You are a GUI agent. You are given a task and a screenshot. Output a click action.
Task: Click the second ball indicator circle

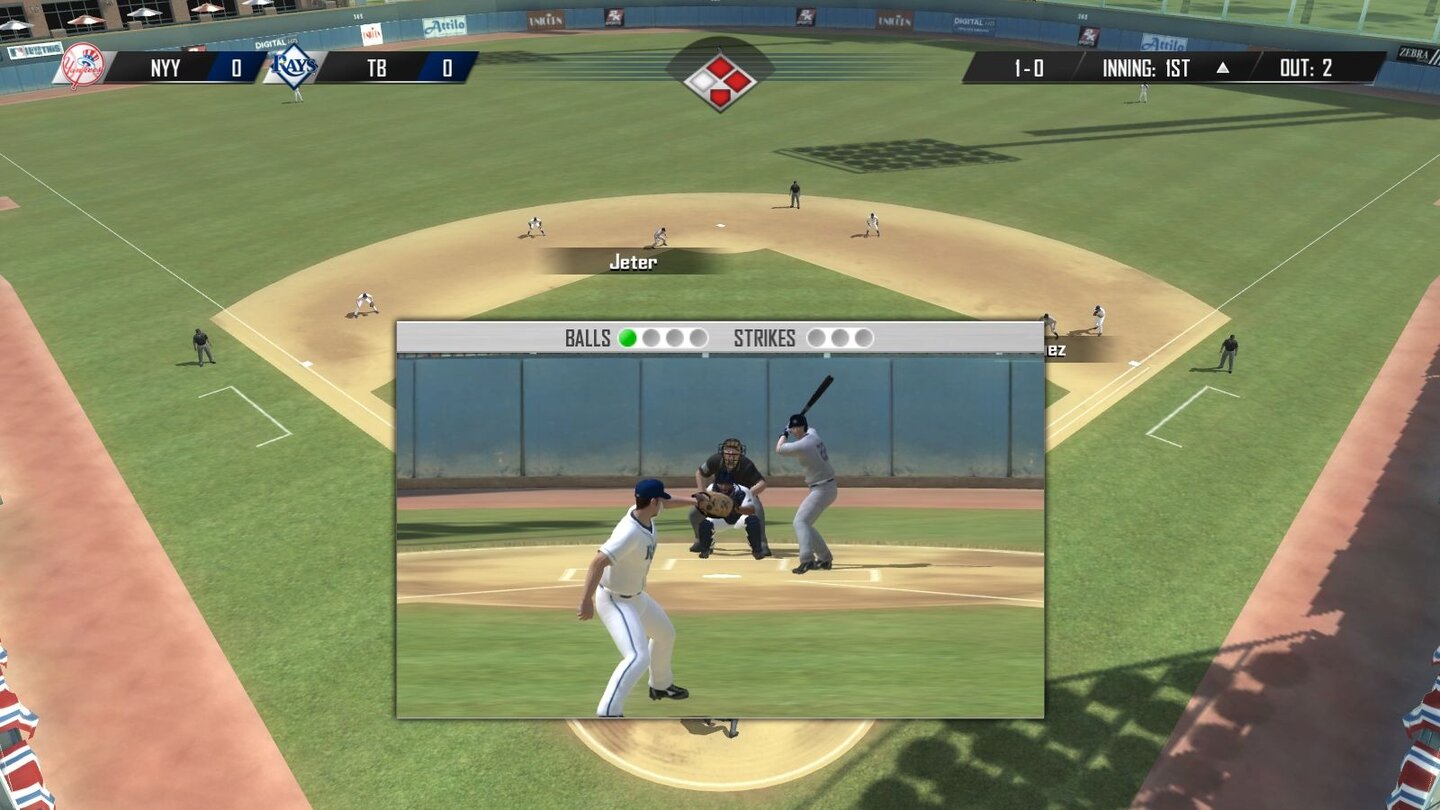pyautogui.click(x=653, y=338)
